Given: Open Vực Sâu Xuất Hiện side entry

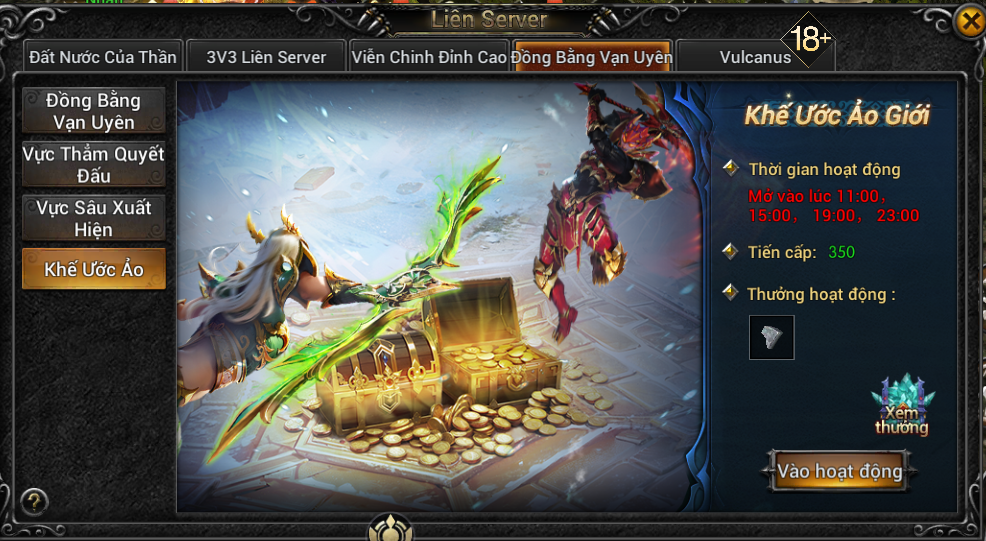Looking at the screenshot, I should coord(93,218).
